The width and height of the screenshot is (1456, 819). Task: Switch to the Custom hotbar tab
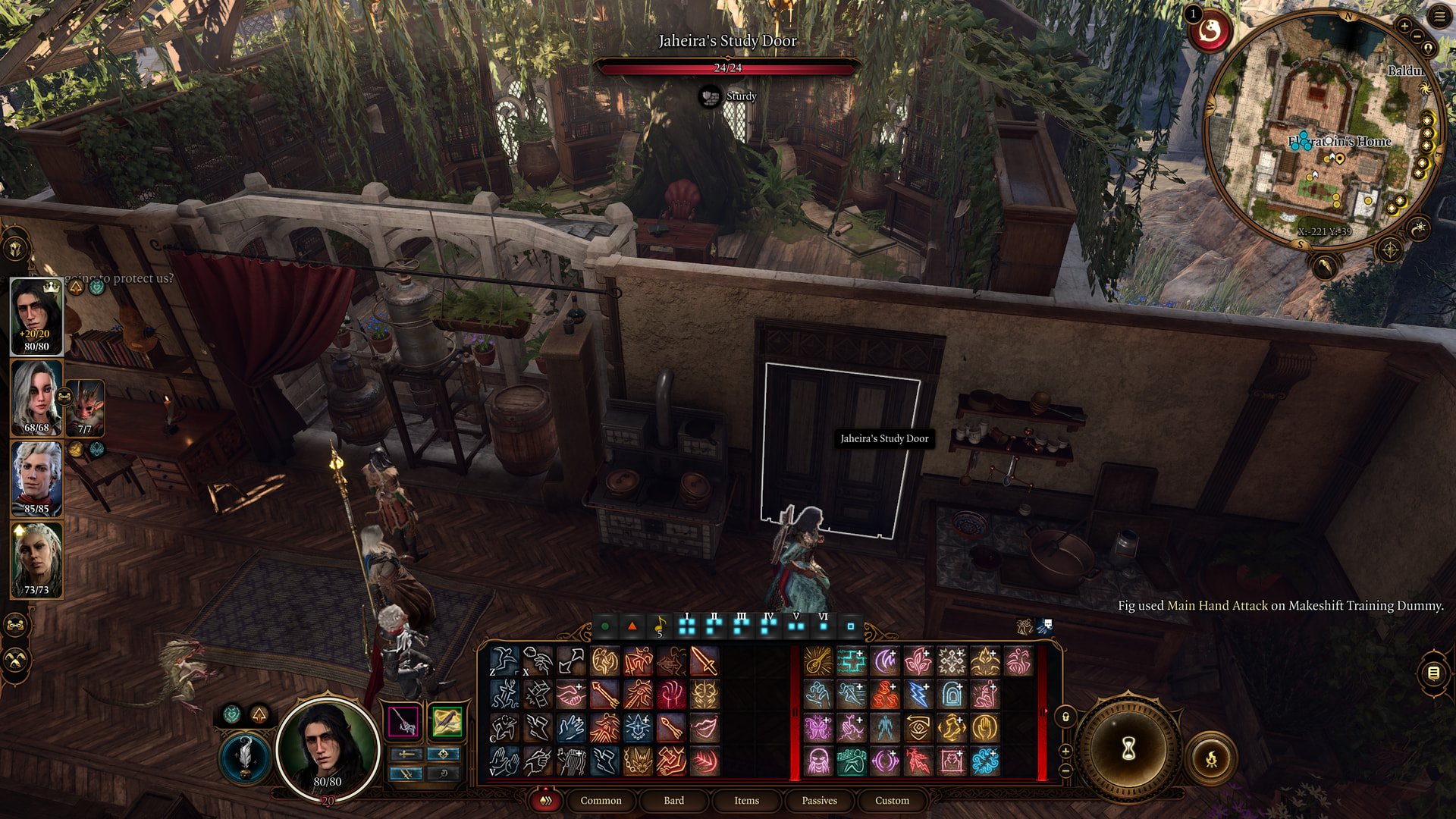pos(892,800)
